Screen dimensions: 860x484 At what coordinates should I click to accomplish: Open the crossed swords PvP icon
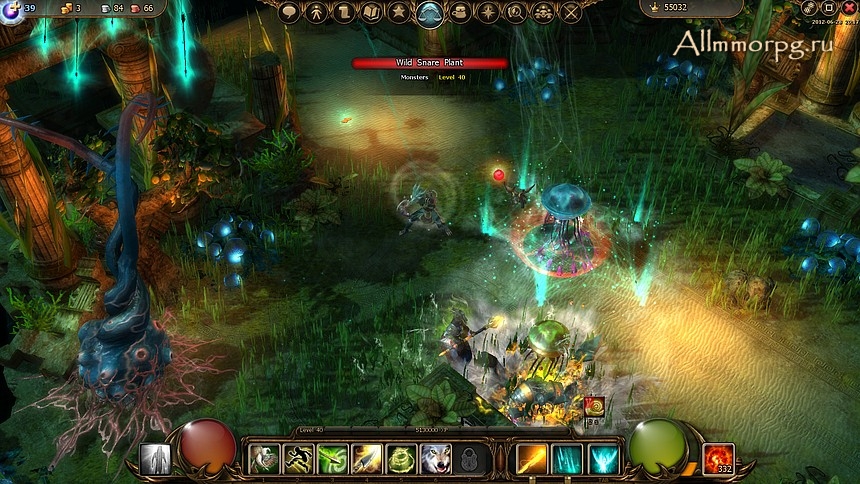[571, 12]
